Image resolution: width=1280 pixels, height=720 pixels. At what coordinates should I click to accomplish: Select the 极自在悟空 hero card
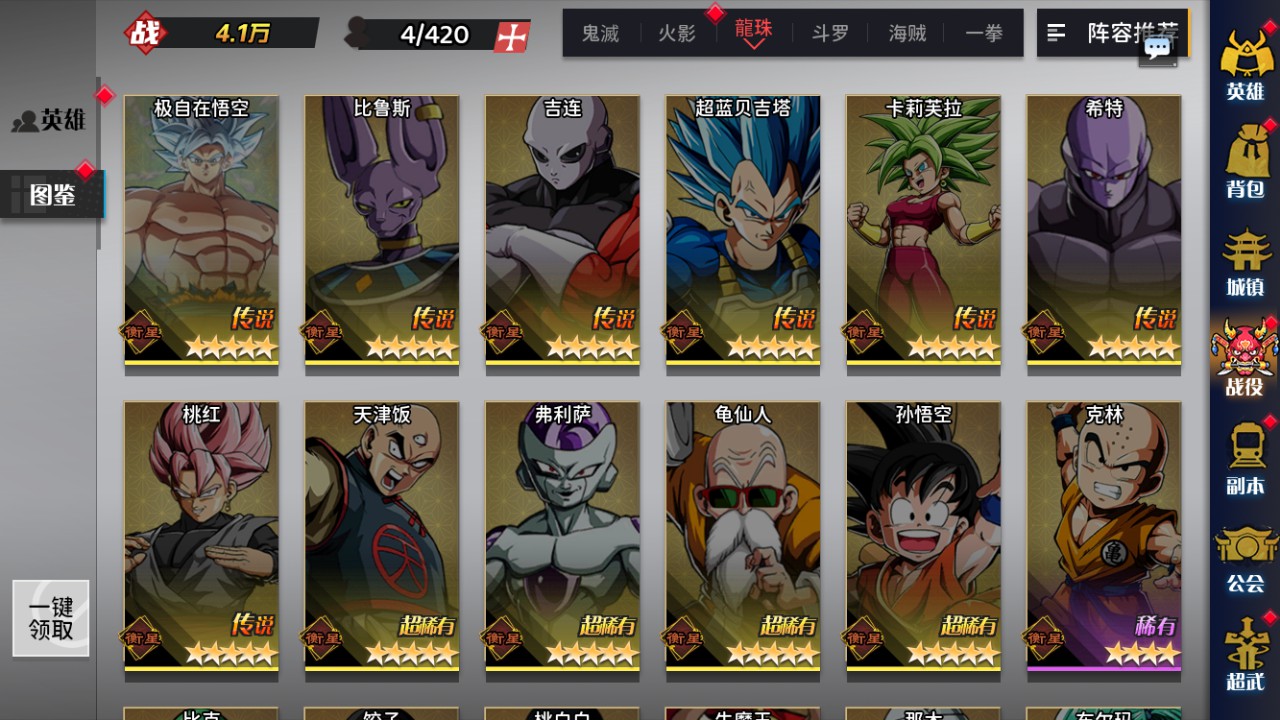[x=201, y=230]
